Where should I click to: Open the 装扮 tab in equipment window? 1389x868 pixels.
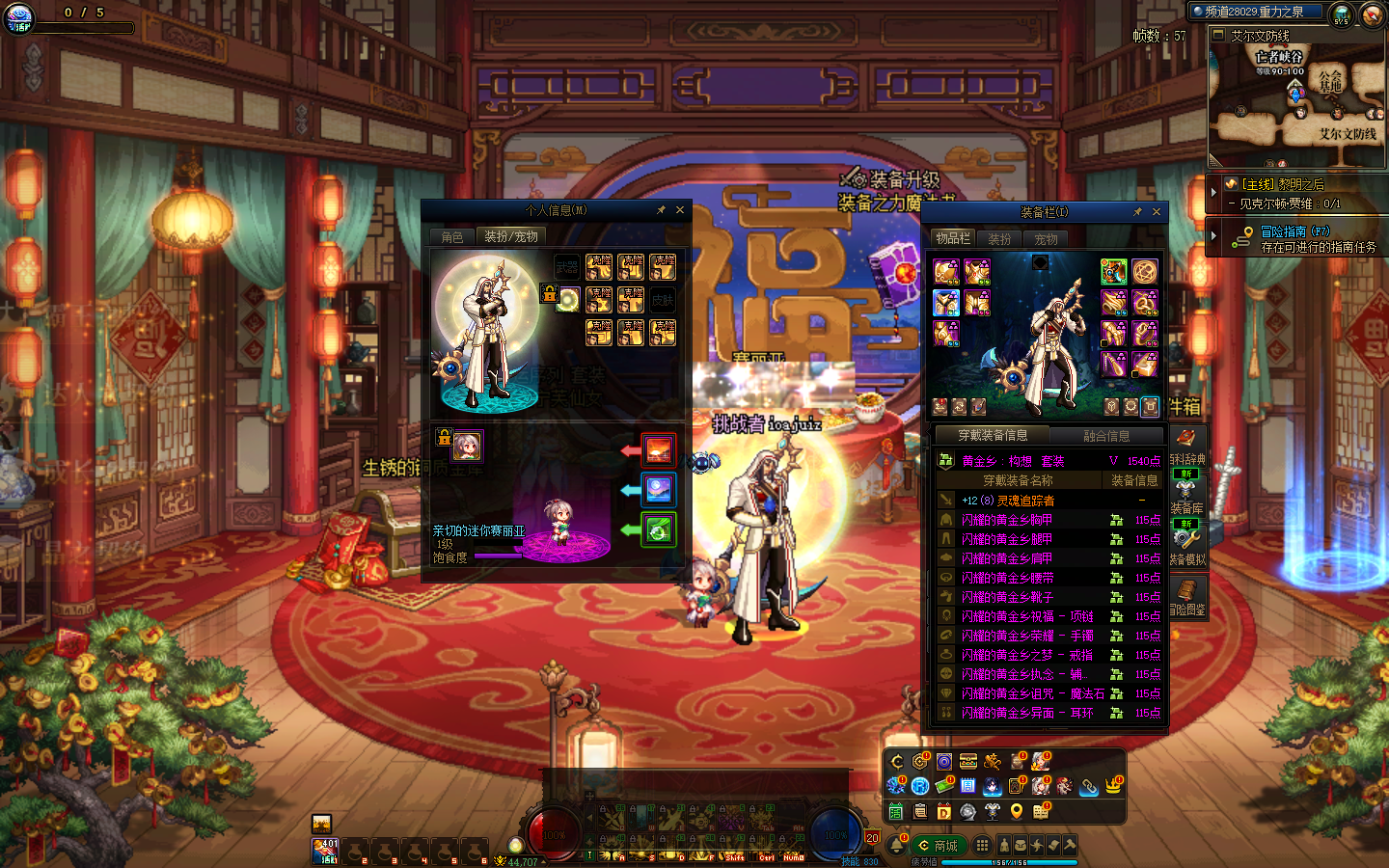[x=999, y=239]
